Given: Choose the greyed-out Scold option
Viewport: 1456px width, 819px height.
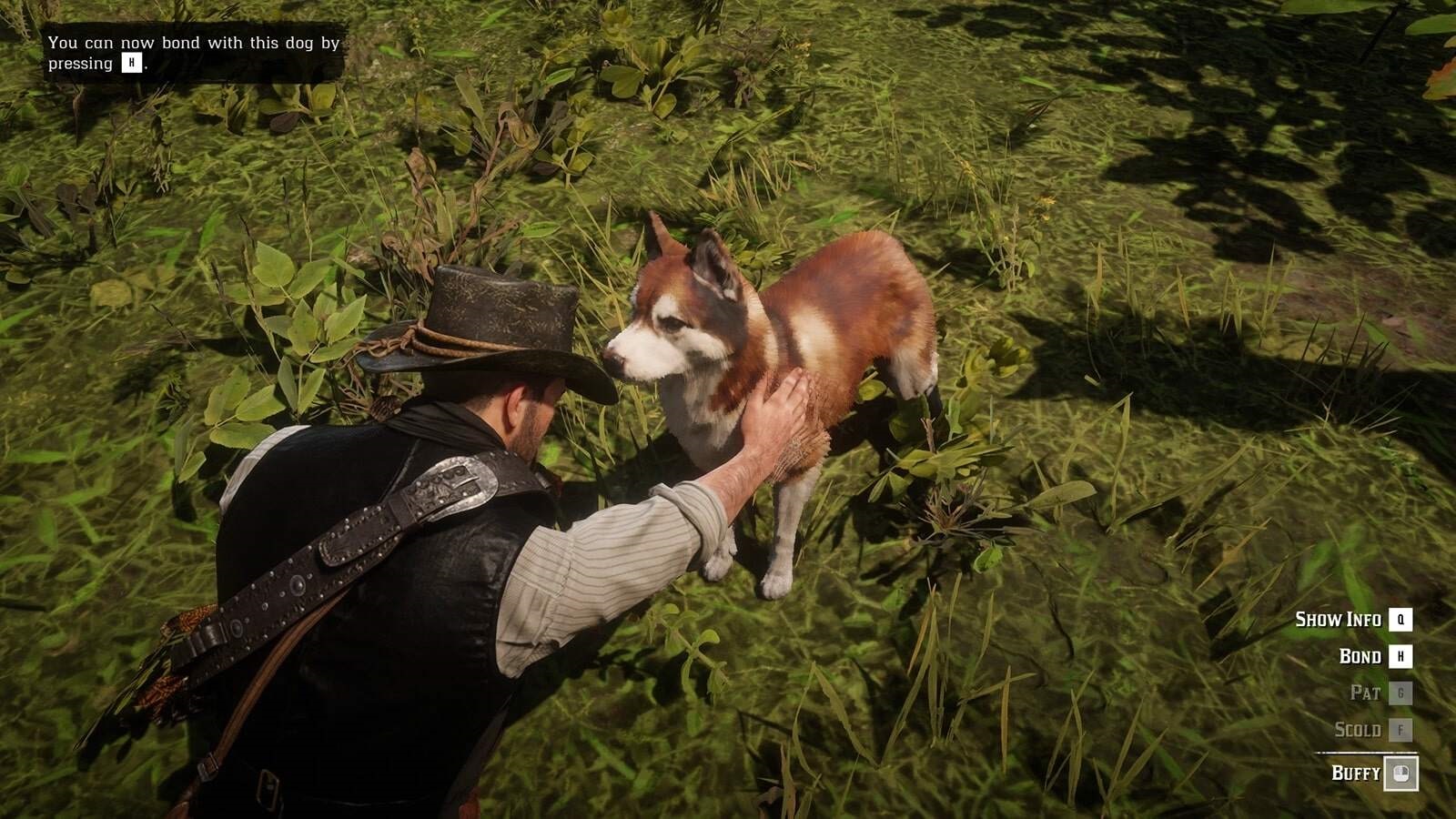Looking at the screenshot, I should (1358, 730).
